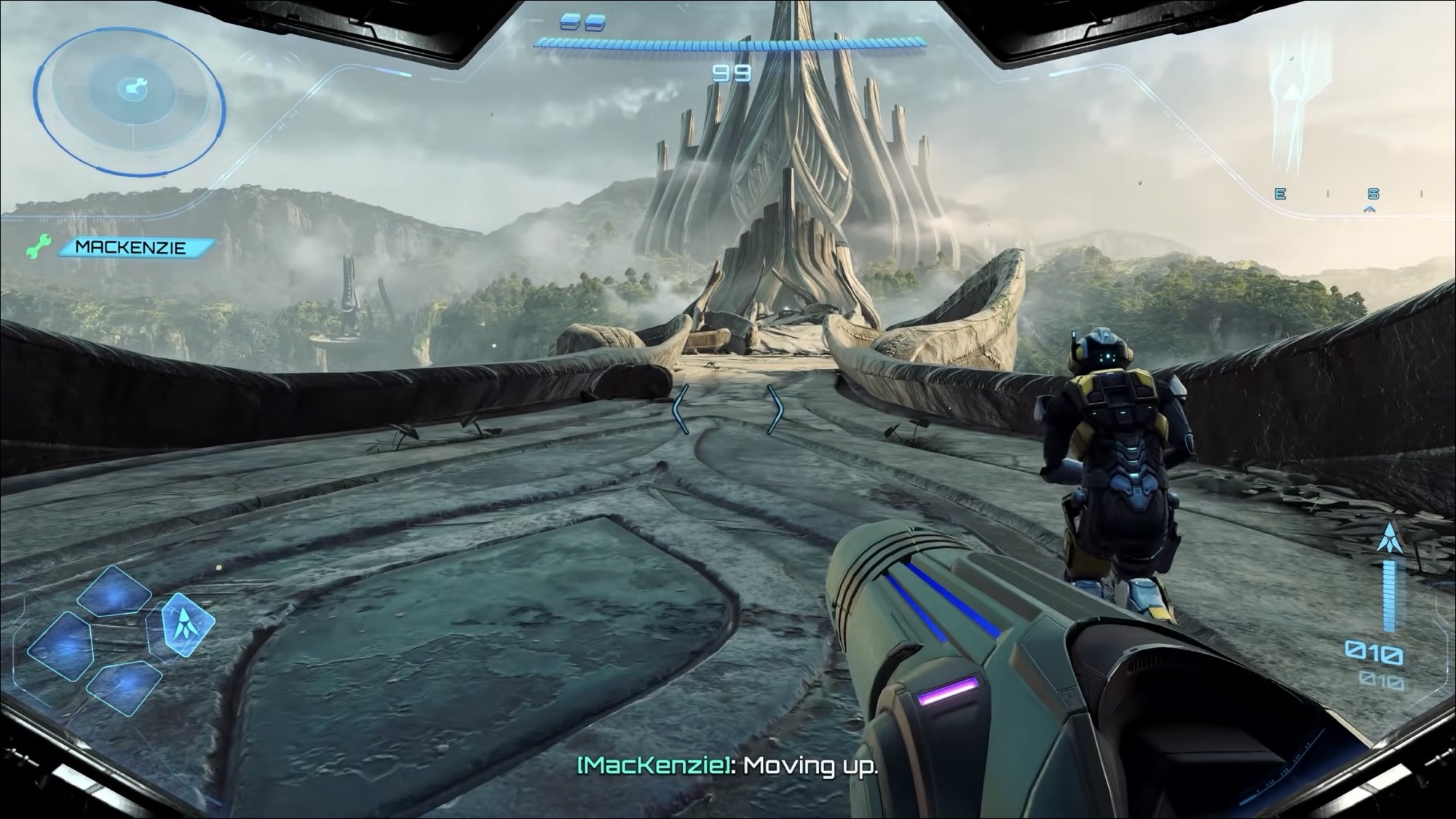Select the missile slot in the diamond selector

[187, 623]
